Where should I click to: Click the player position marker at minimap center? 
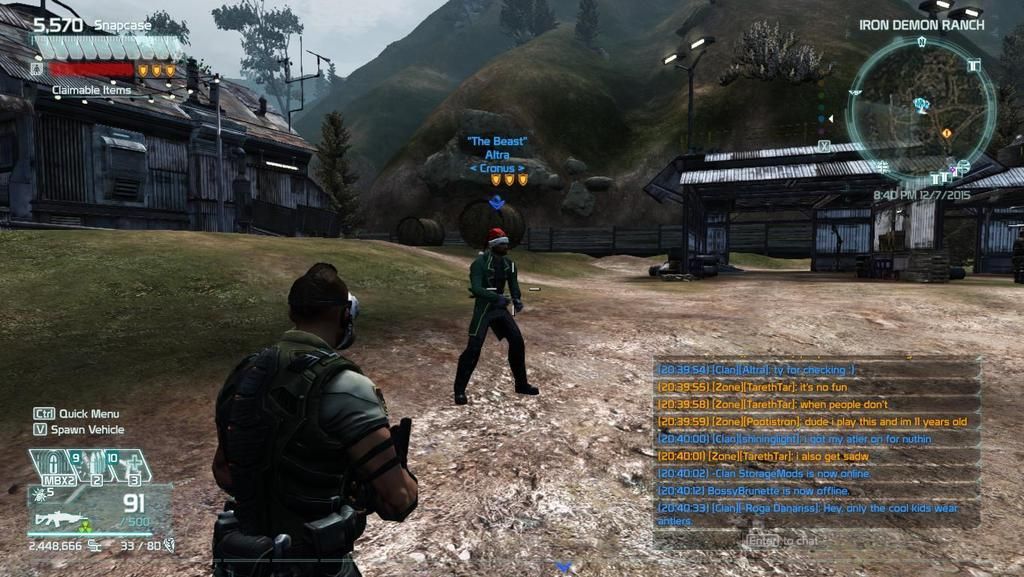pos(921,103)
